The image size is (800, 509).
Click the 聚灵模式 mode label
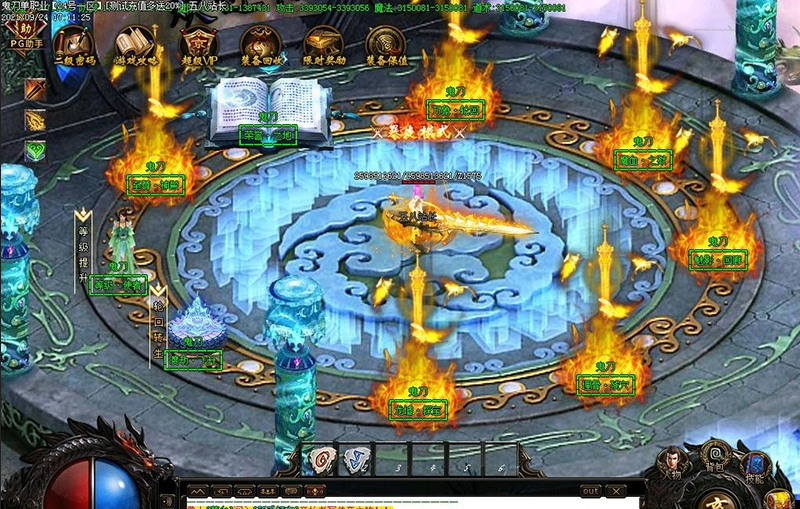coord(418,132)
